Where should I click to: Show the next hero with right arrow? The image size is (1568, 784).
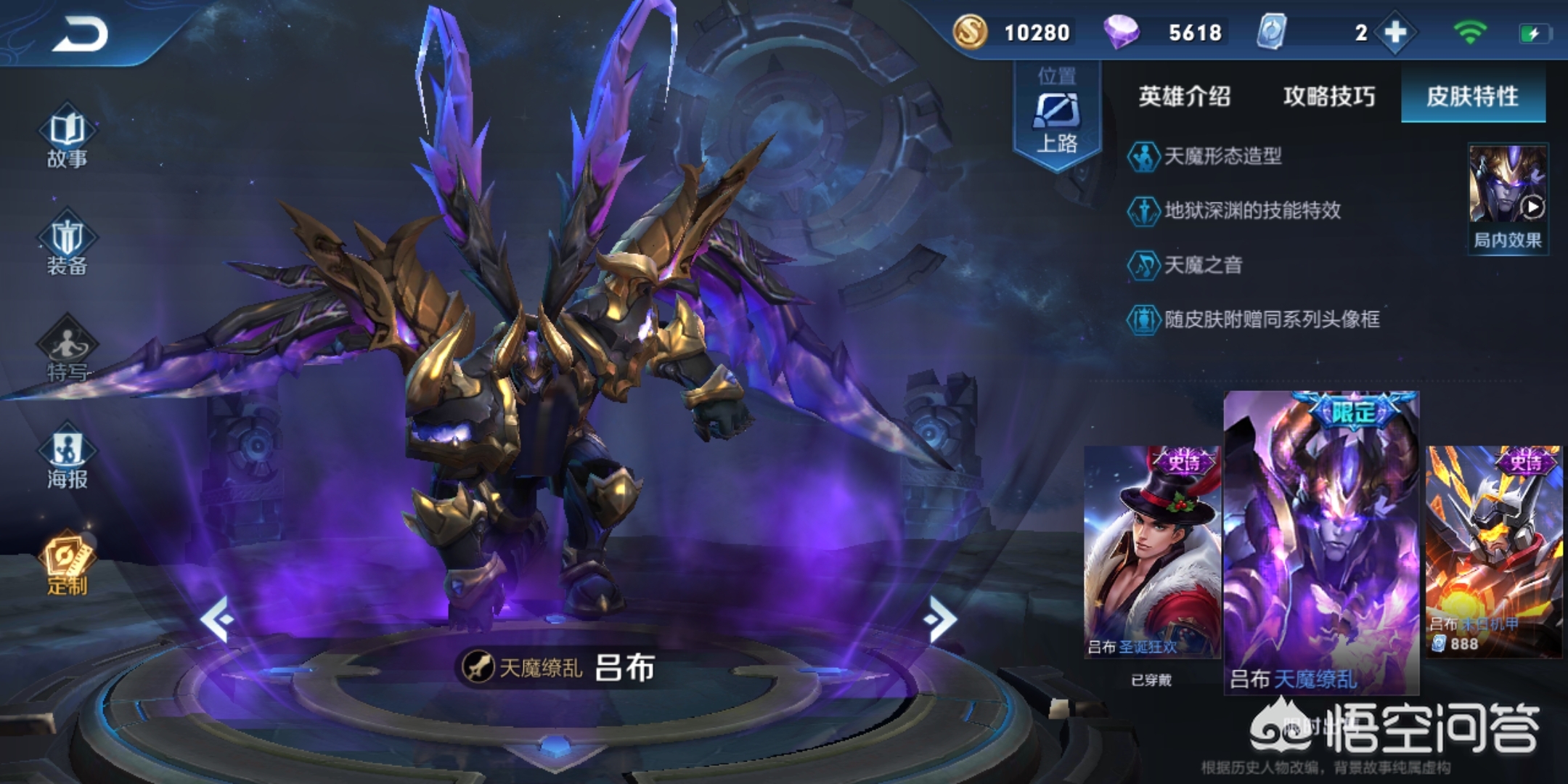tap(941, 618)
